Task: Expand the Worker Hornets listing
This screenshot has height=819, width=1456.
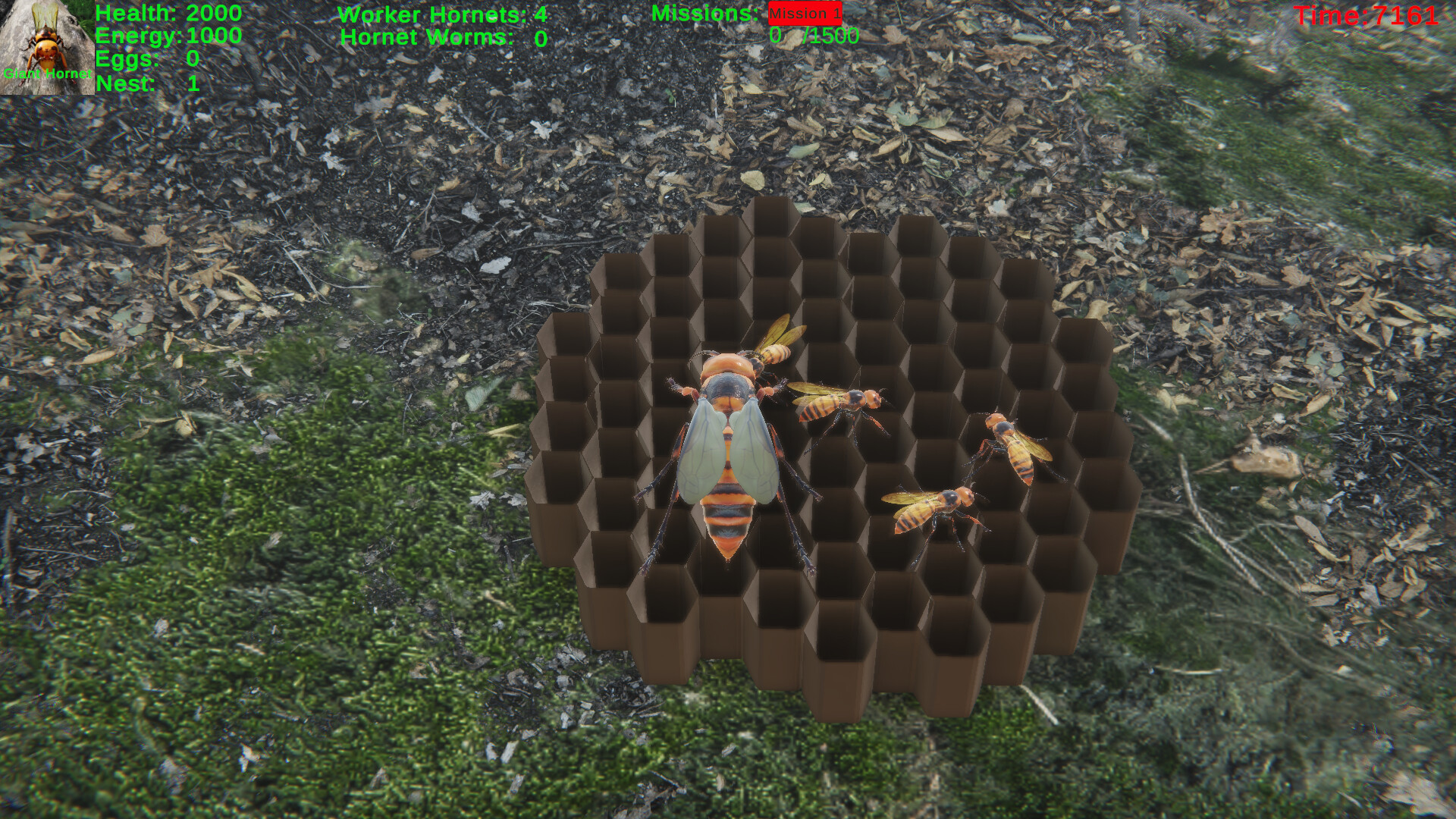Action: (x=447, y=14)
